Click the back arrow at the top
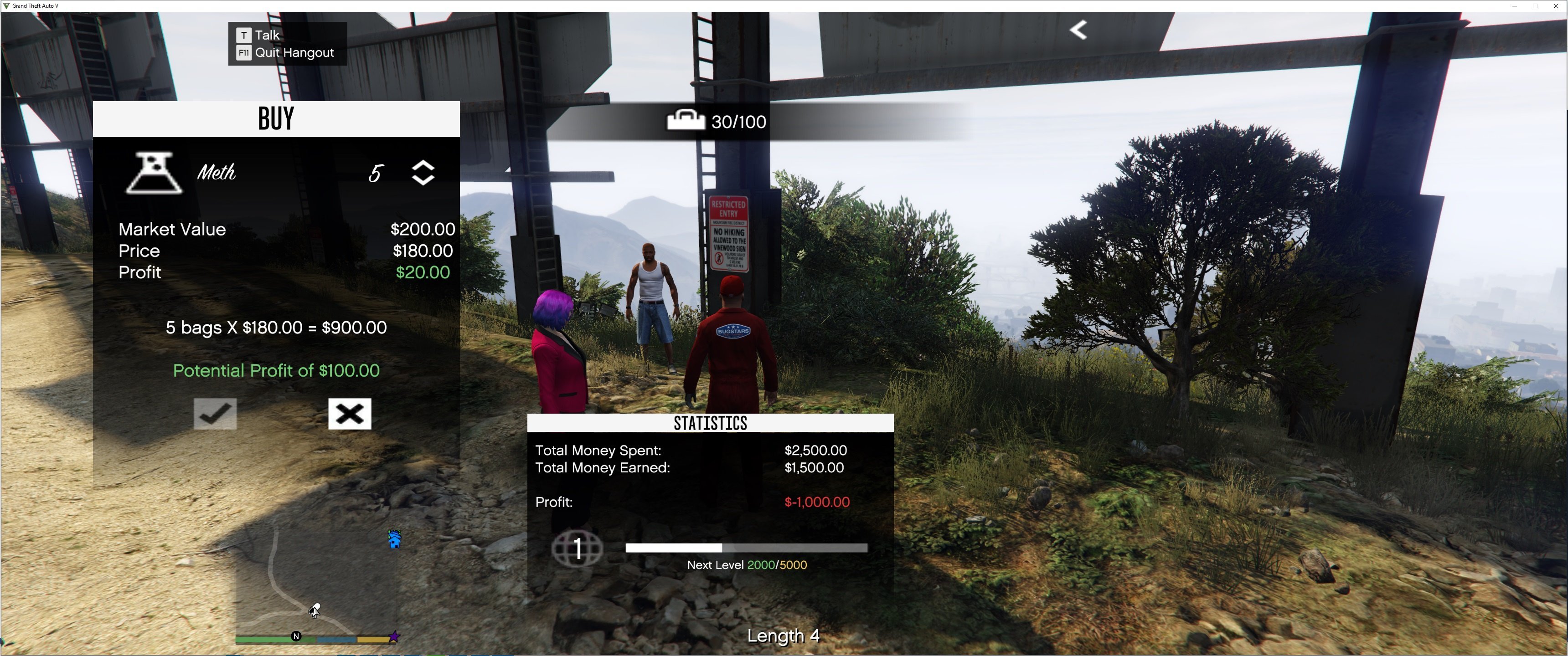Screen dimensions: 1568x656 (1078, 30)
